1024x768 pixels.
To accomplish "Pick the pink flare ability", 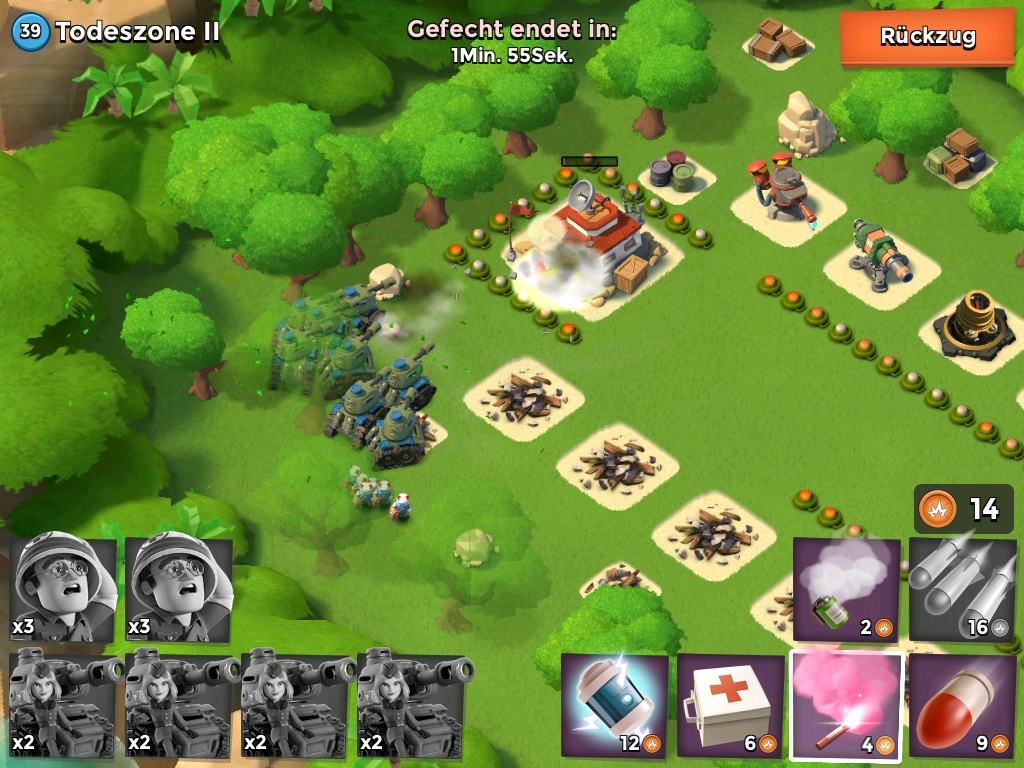I will [846, 705].
